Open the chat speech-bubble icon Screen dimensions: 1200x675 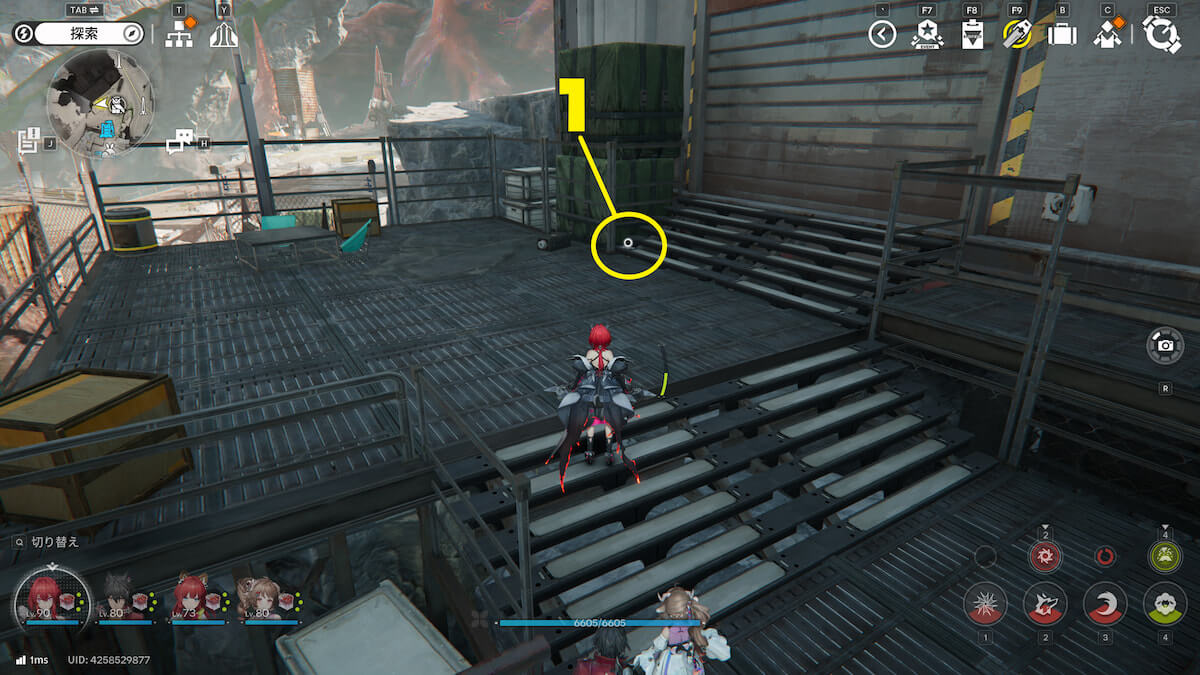[x=179, y=142]
